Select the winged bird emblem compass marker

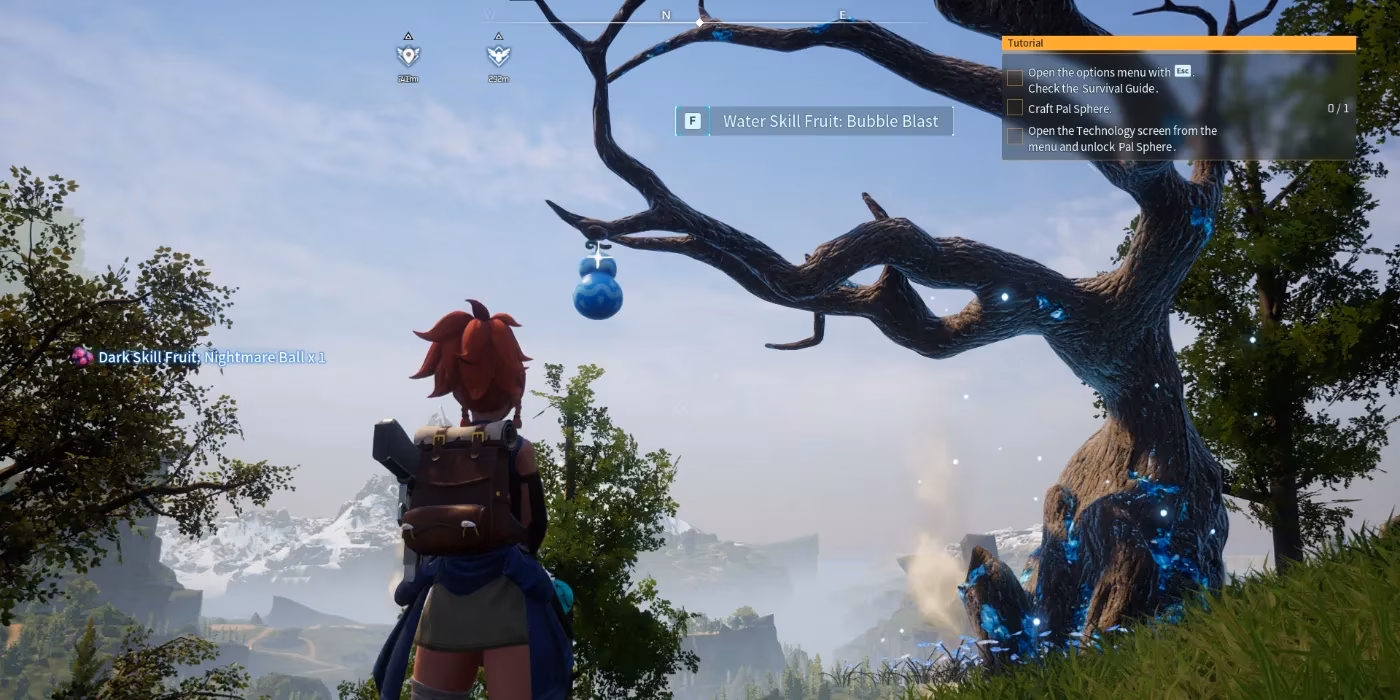[x=498, y=56]
